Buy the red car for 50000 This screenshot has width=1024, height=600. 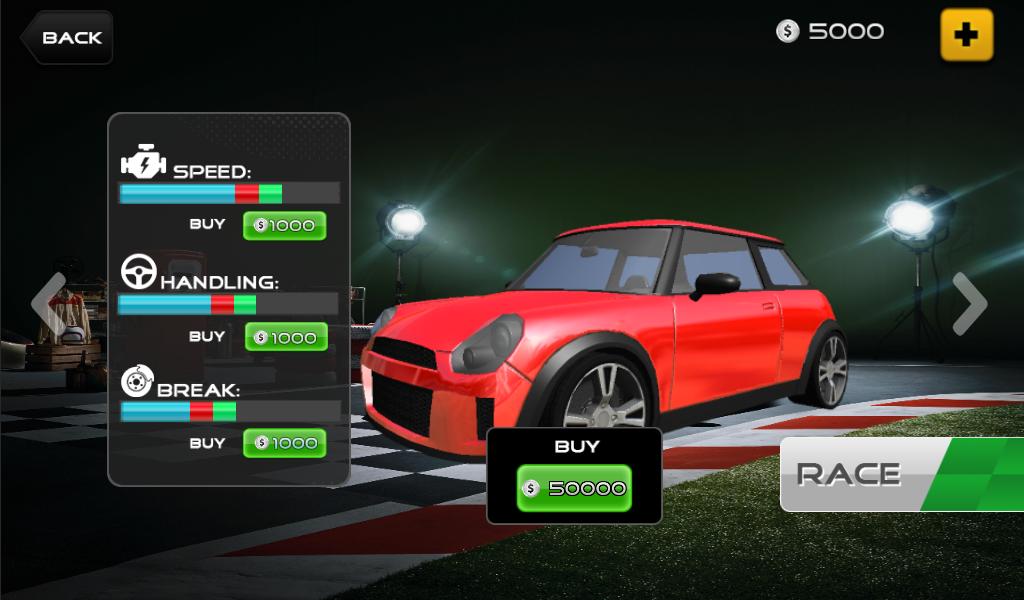pos(574,488)
